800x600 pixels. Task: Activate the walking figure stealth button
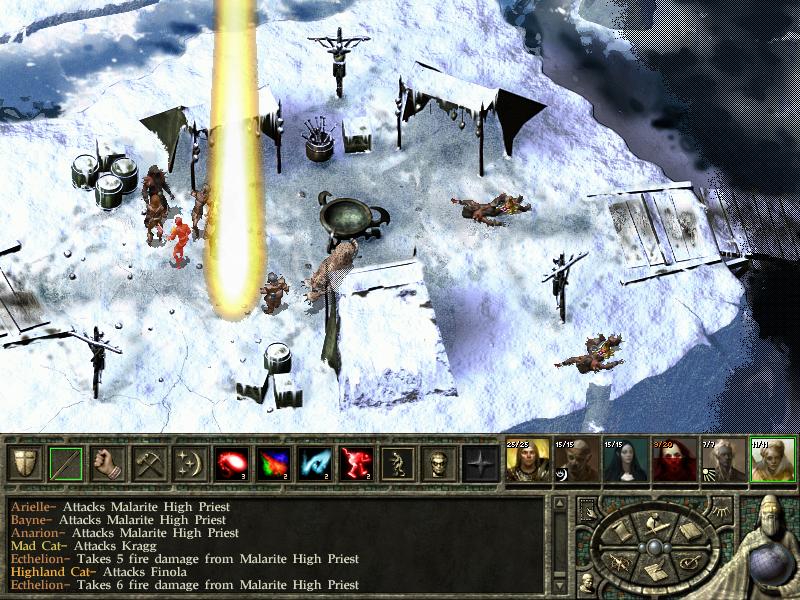pyautogui.click(x=399, y=464)
